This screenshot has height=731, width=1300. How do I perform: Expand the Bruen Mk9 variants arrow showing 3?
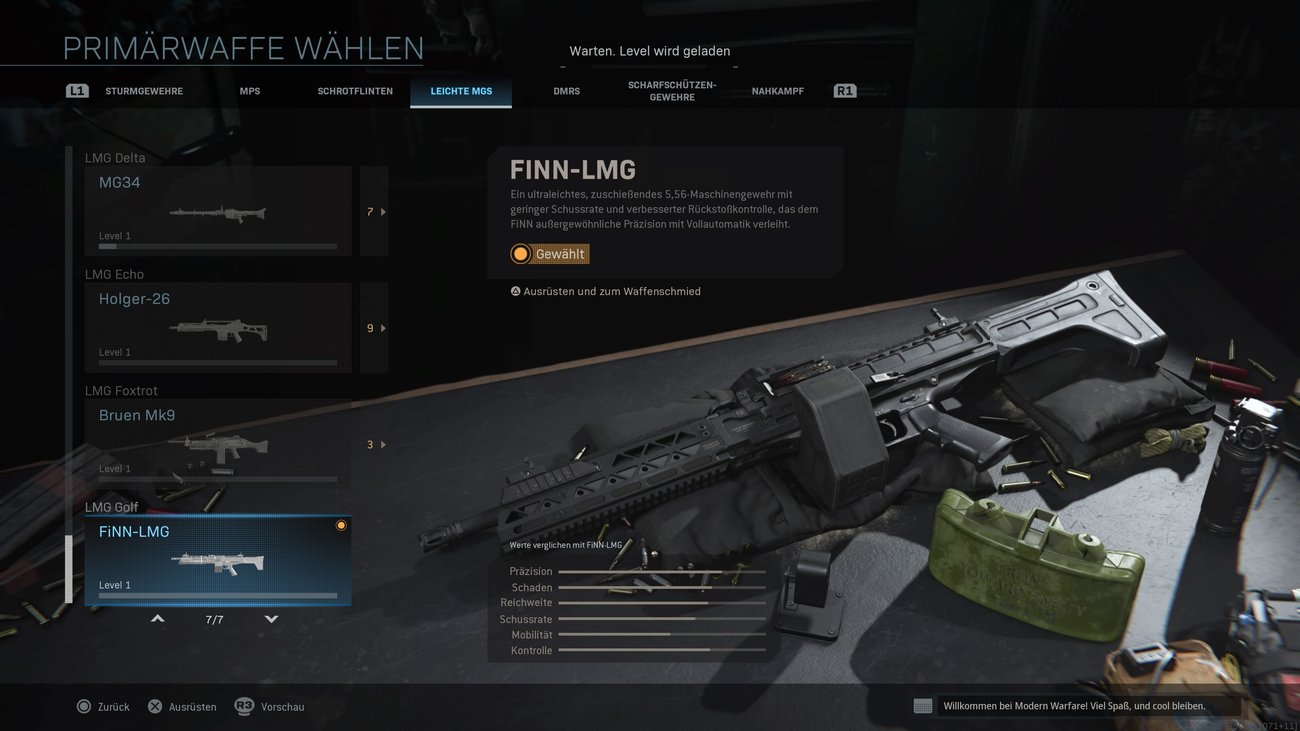pyautogui.click(x=374, y=444)
